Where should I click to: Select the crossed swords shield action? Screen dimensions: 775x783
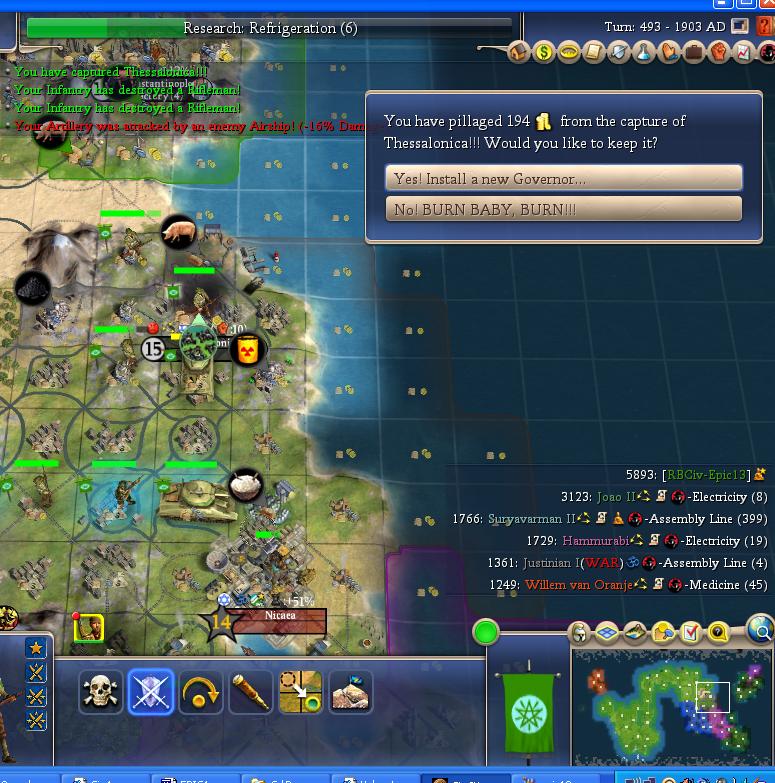tap(151, 691)
